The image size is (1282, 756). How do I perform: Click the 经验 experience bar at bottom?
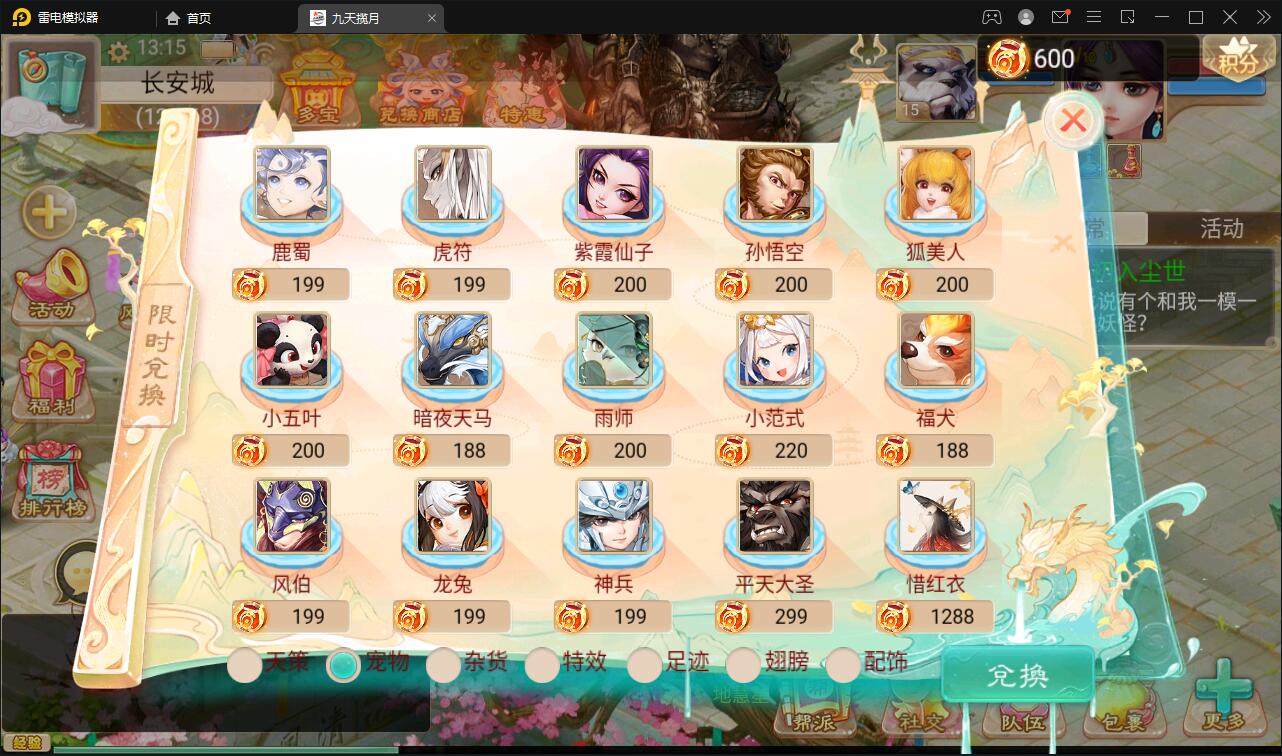point(25,741)
